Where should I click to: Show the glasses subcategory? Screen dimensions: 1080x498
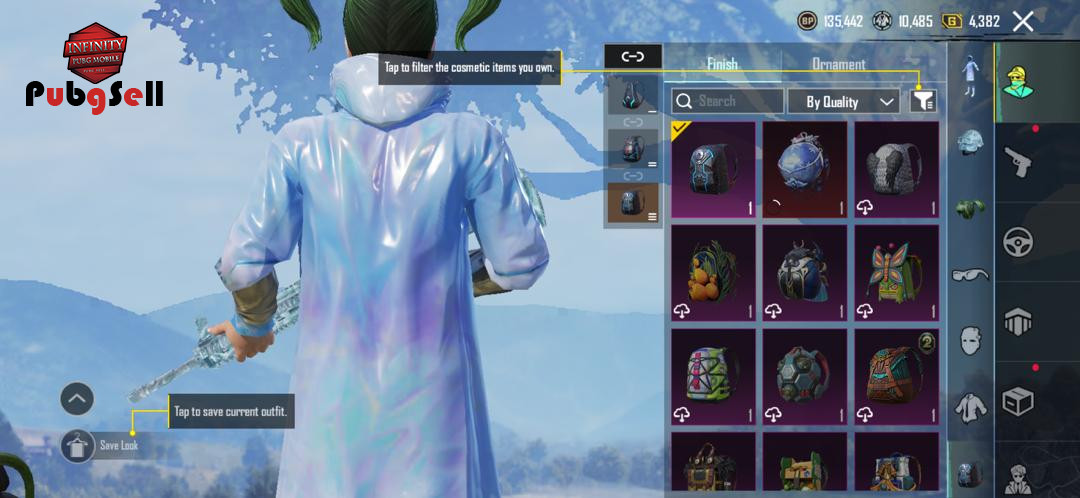[x=970, y=274]
